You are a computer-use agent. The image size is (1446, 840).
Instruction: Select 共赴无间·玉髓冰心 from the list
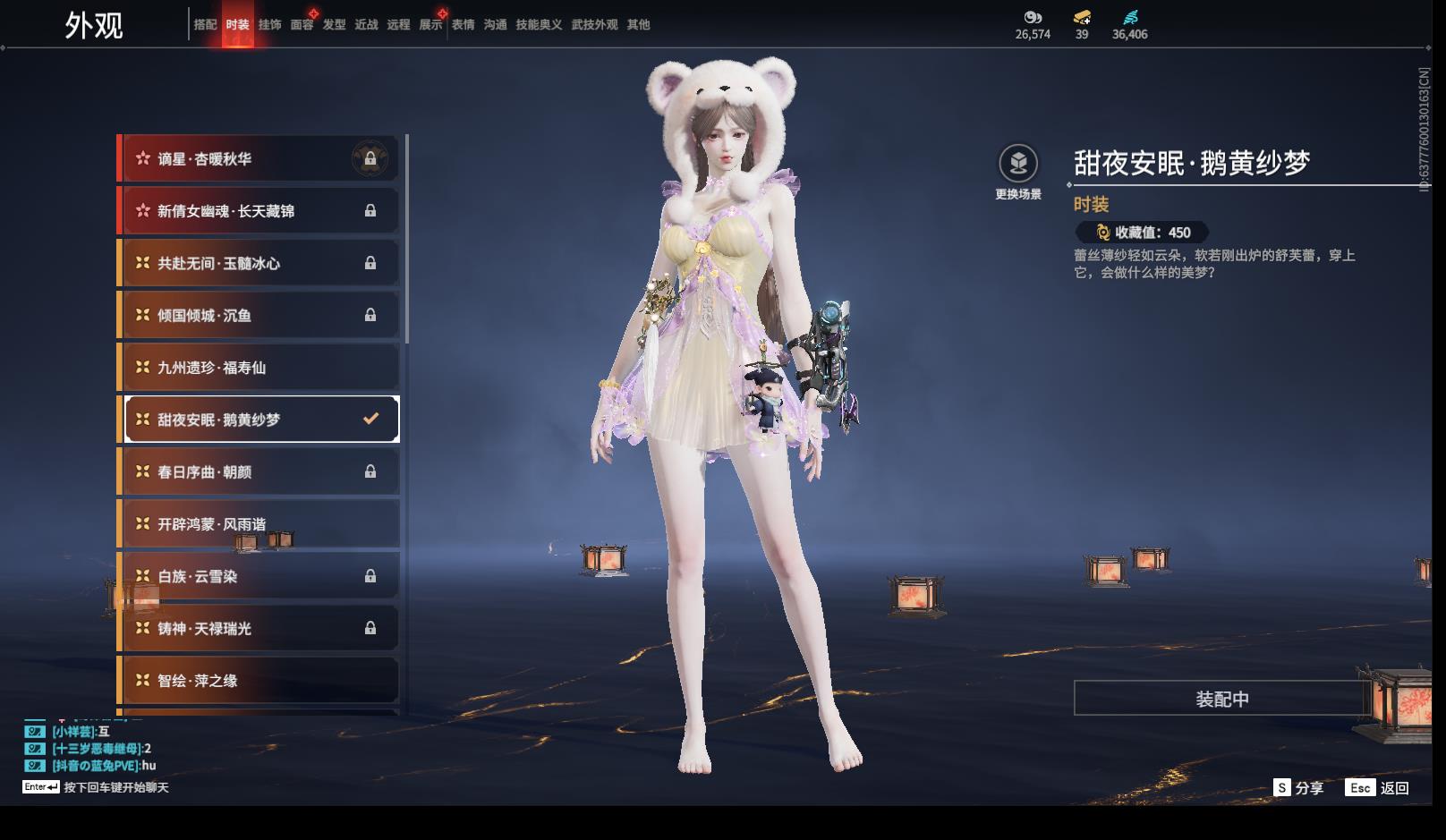point(259,263)
